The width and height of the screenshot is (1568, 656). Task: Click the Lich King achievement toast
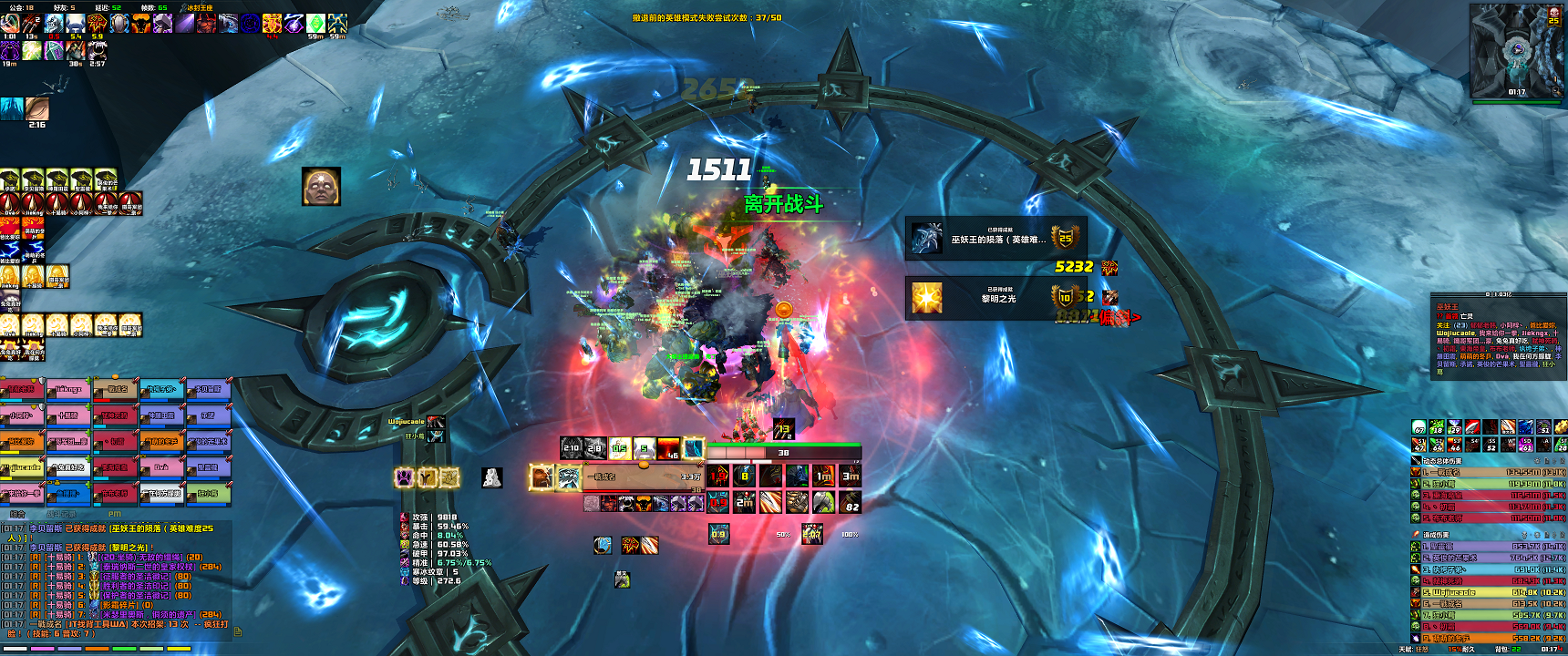click(x=995, y=239)
